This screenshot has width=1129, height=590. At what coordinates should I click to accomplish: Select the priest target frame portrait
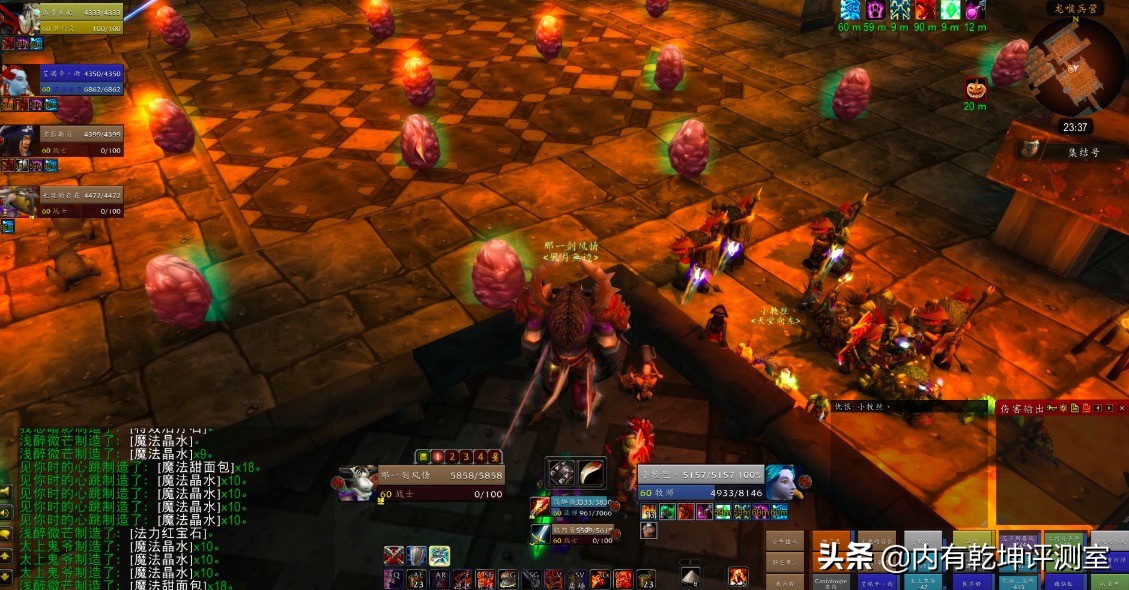pyautogui.click(x=782, y=481)
